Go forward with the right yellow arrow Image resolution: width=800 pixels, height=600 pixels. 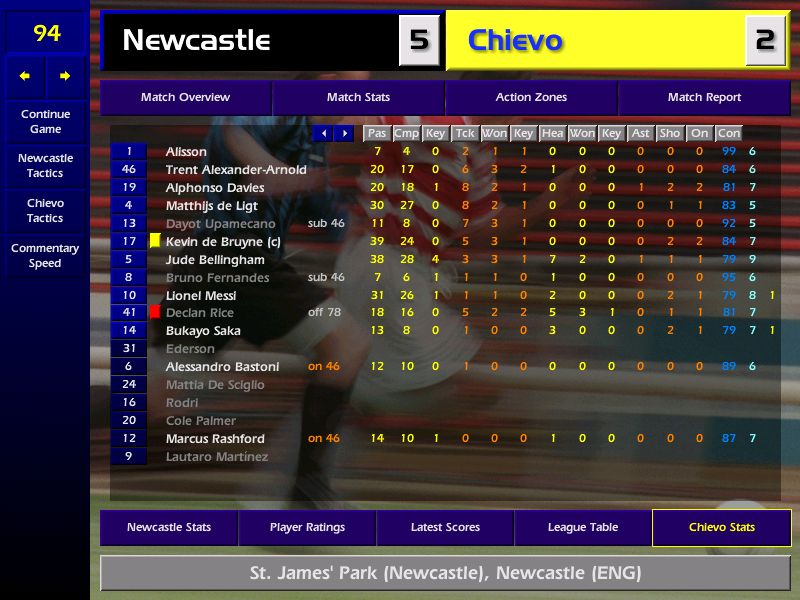(x=65, y=76)
